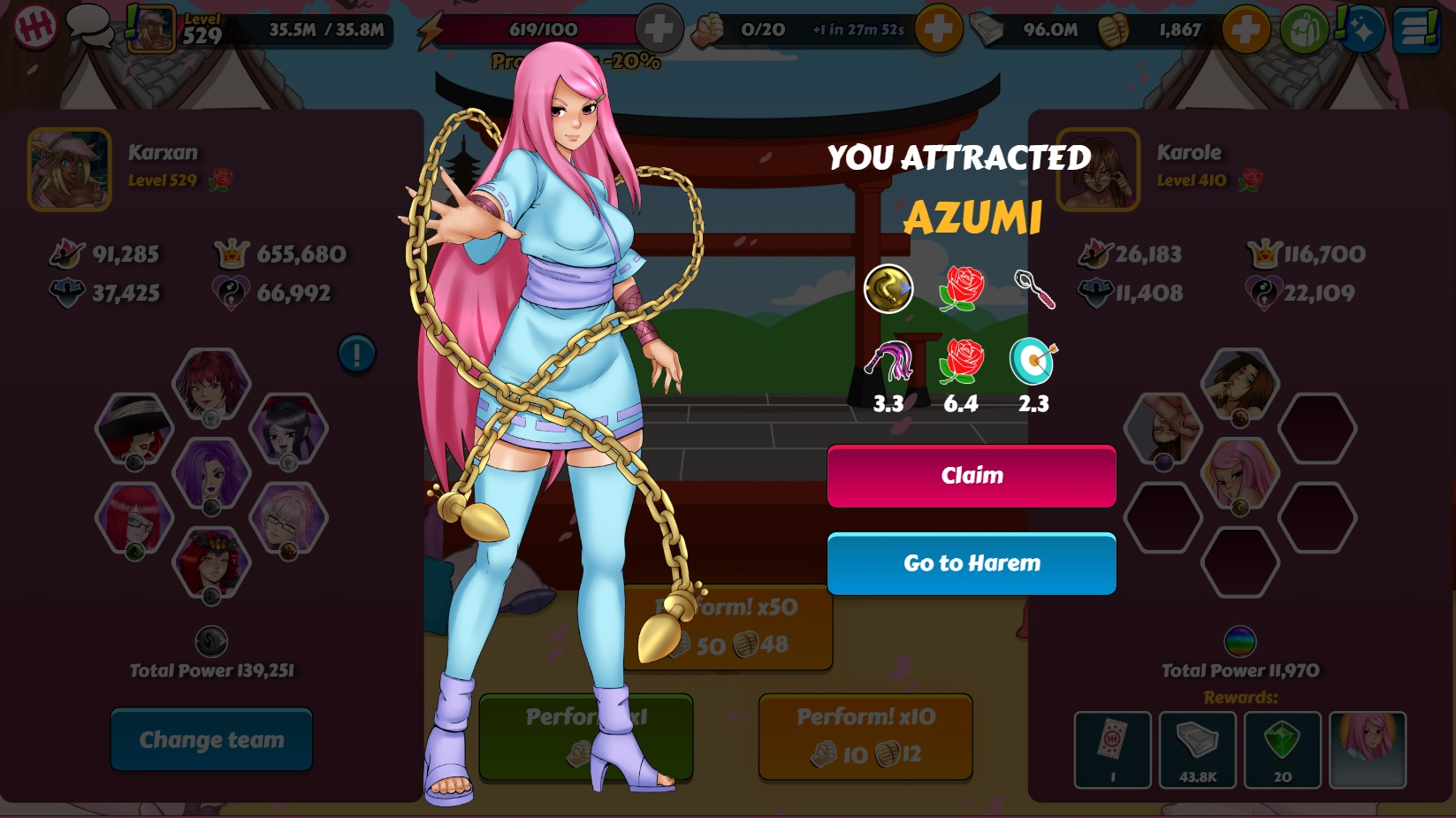Click the round pink home logo button
The image size is (1456, 818).
click(x=35, y=27)
